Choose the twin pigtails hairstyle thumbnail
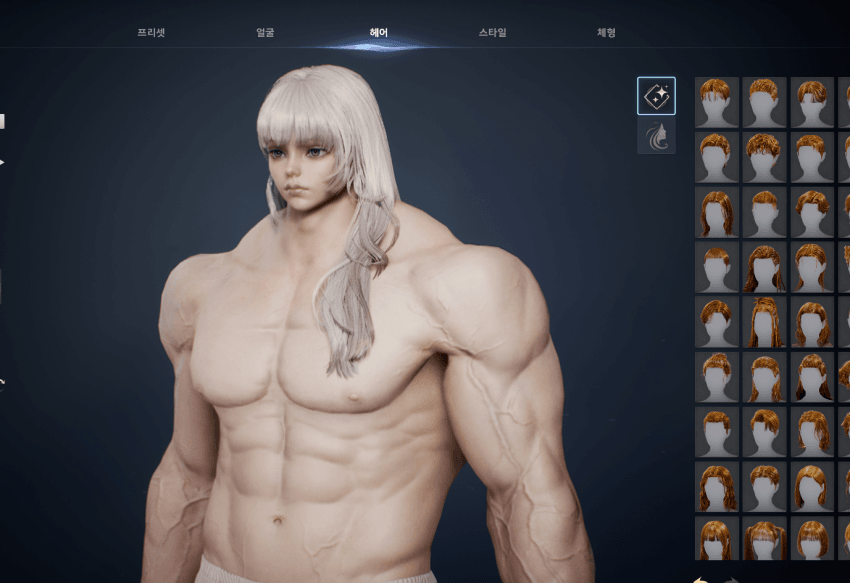 point(765,538)
